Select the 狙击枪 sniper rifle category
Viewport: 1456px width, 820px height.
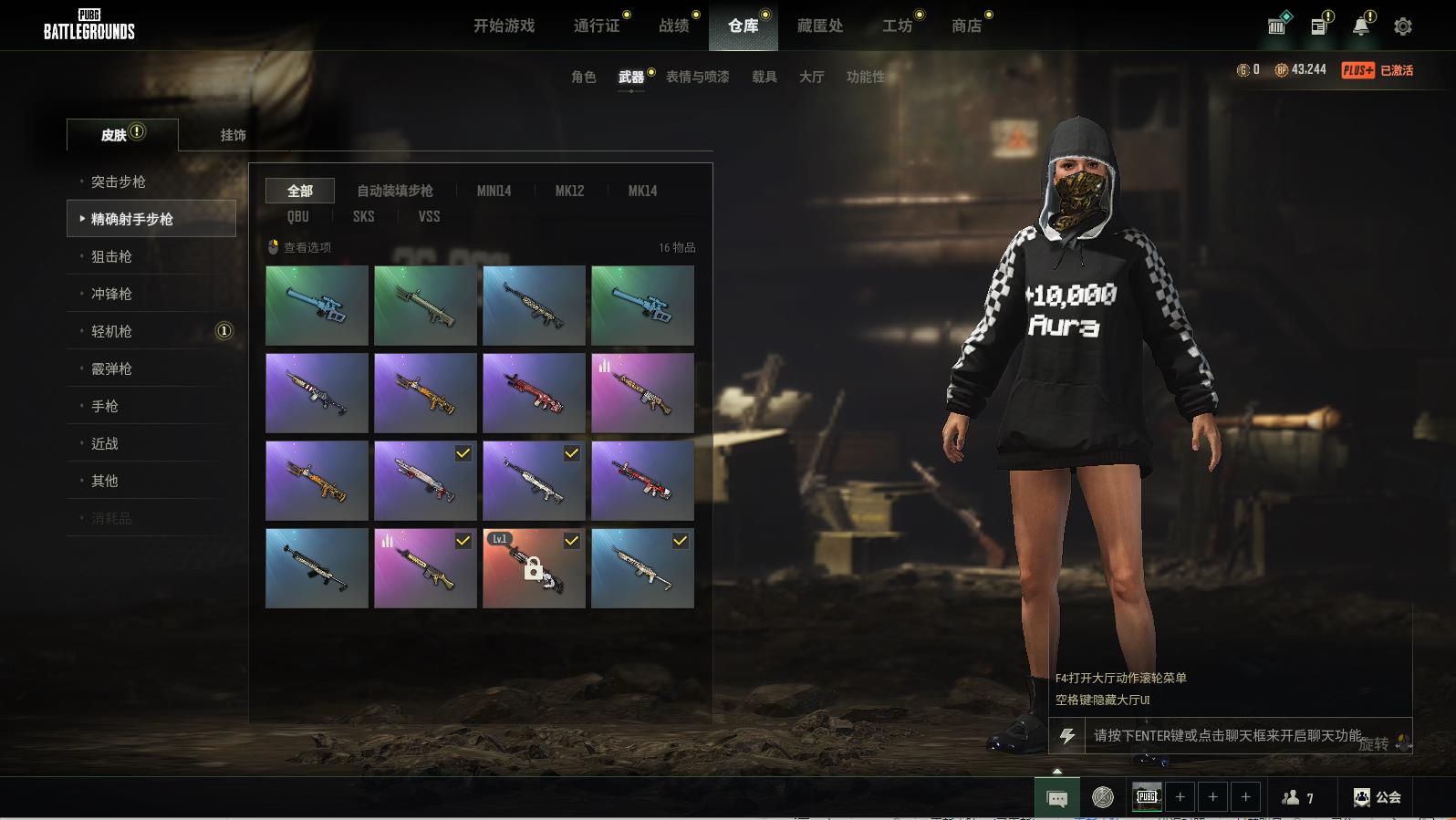111,256
